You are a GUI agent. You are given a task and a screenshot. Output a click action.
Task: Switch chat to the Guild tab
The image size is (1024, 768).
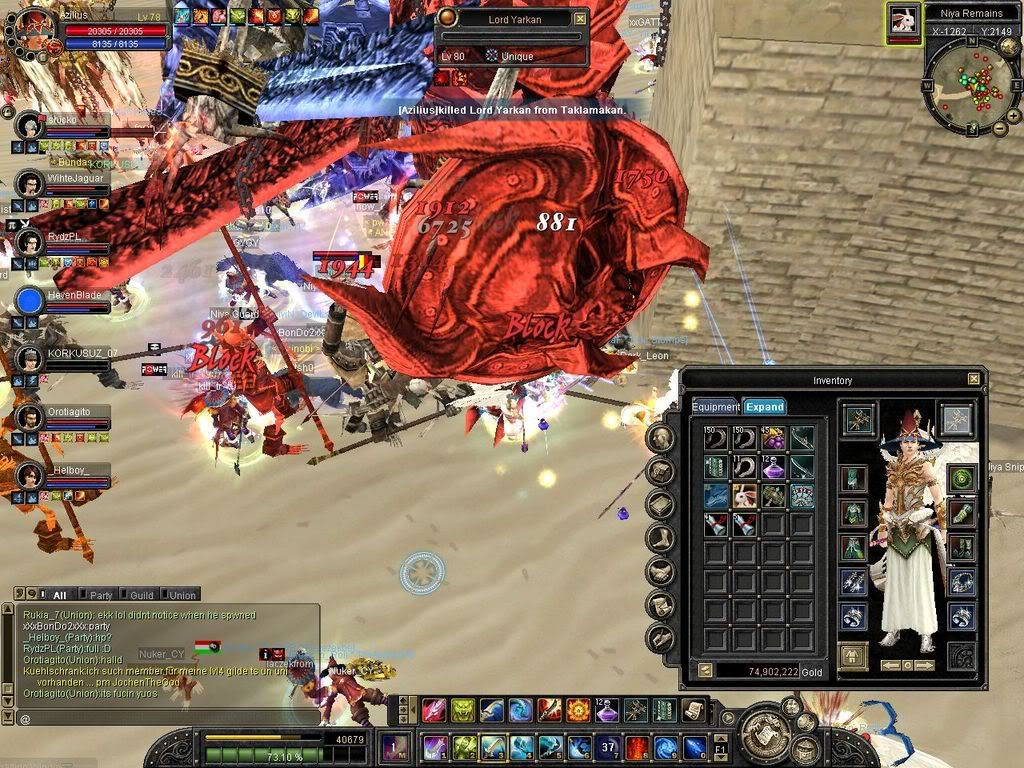coord(140,595)
